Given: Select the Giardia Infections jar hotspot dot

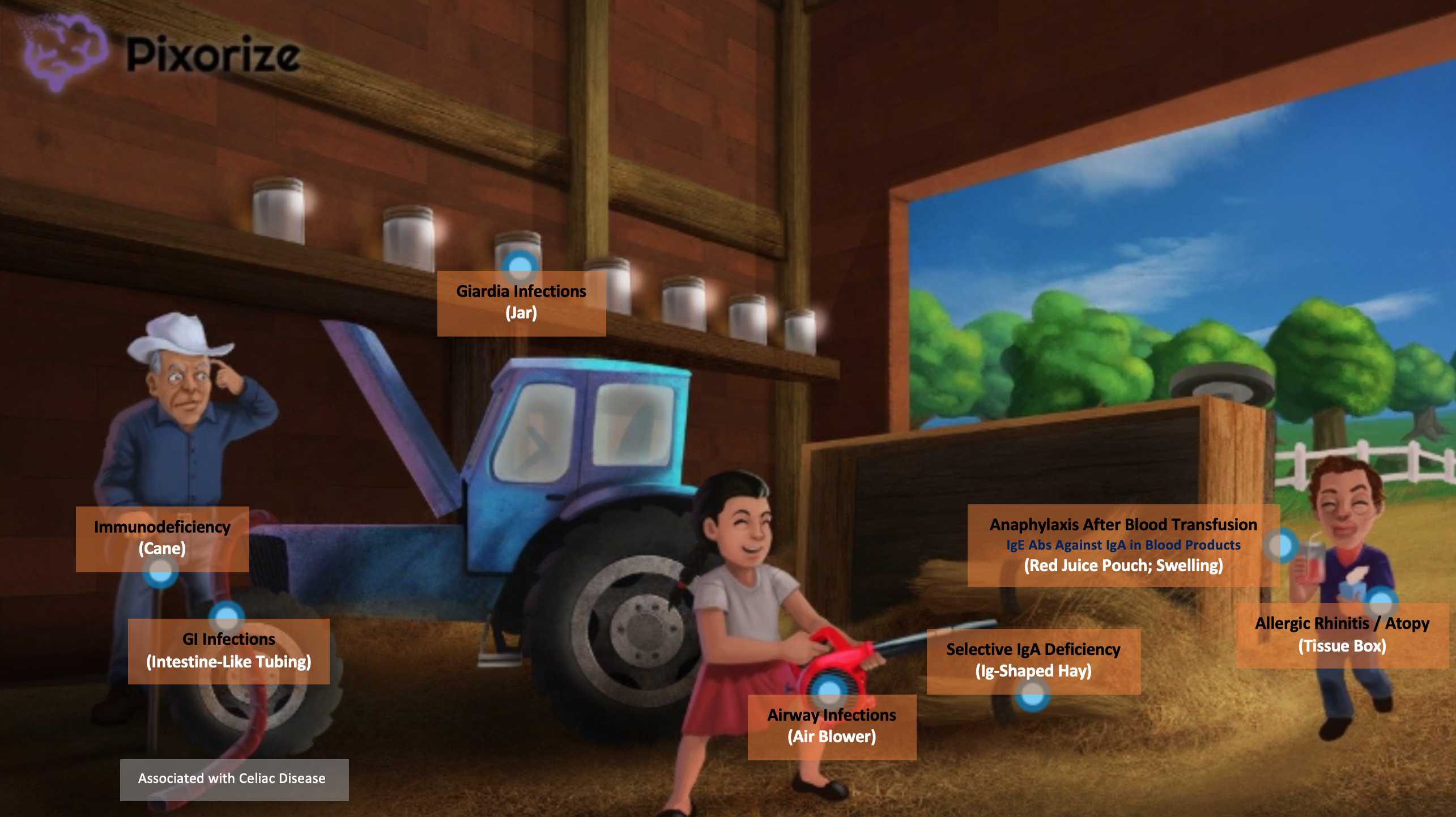Looking at the screenshot, I should click(520, 265).
